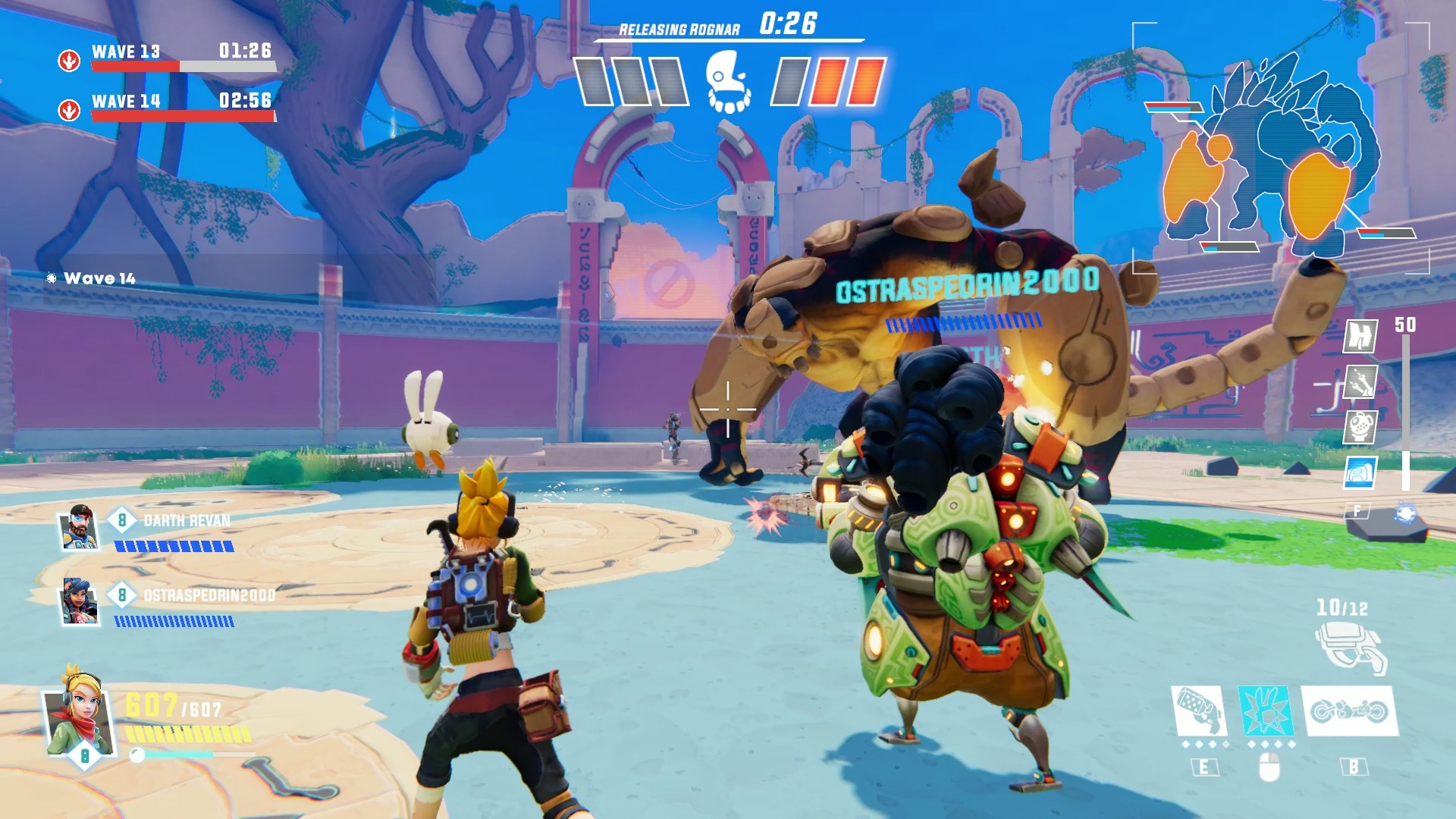Screen dimensions: 1456x819
Task: Click the white guardian emblem
Action: (728, 82)
